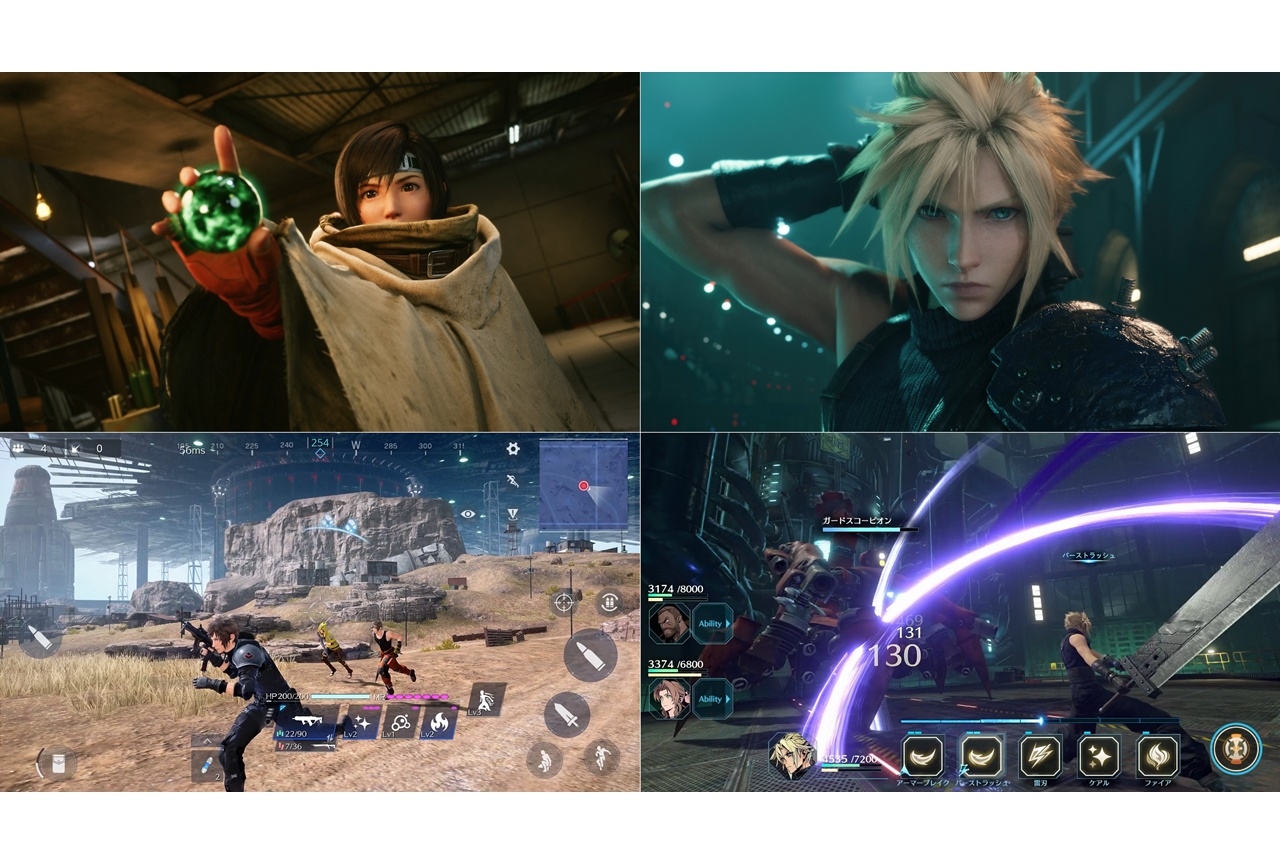The height and width of the screenshot is (864, 1280).
Task: Trigger the バーストラッシュ ability icon
Action: tap(980, 755)
